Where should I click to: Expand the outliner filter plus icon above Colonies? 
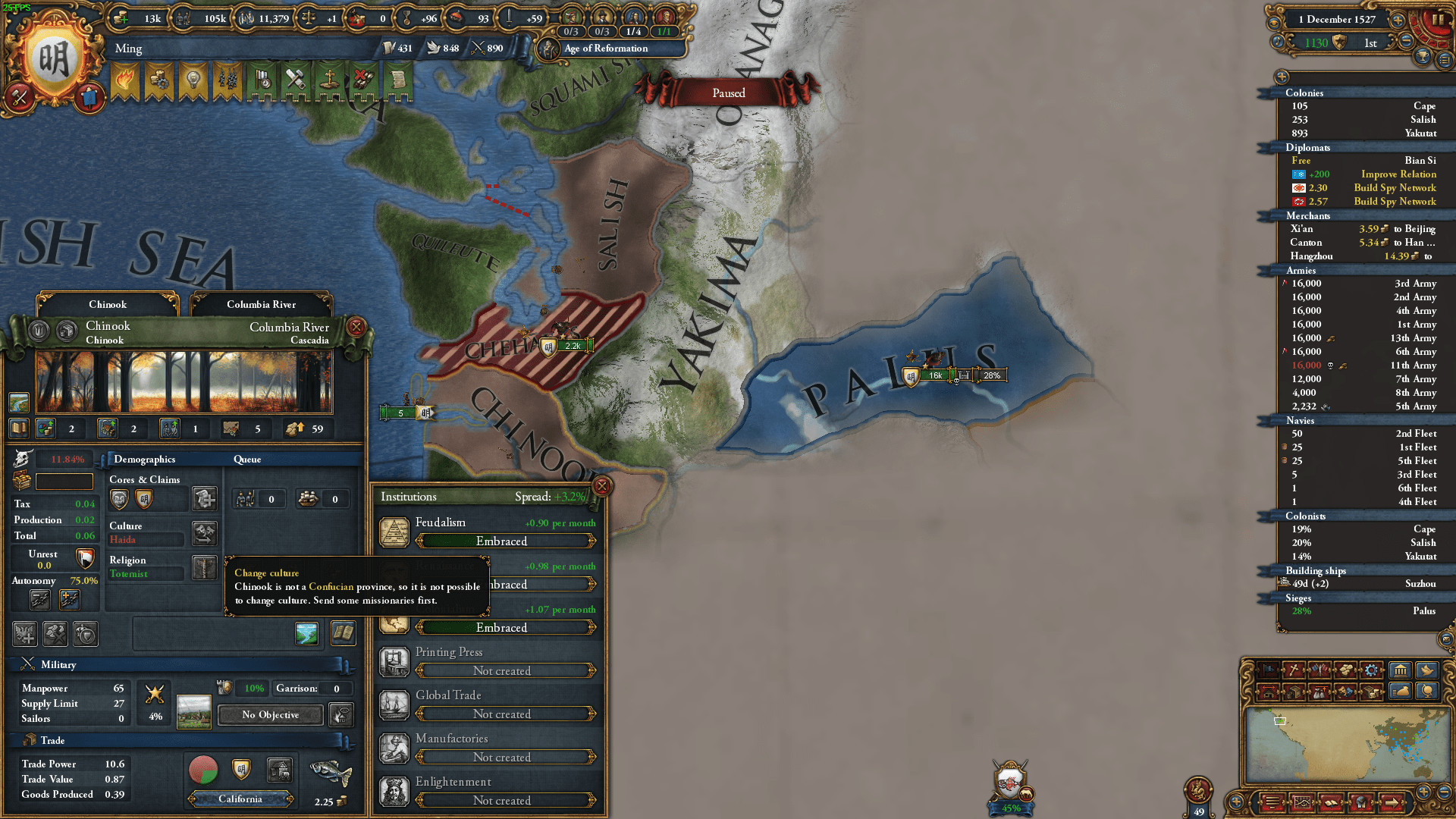pos(1282,77)
